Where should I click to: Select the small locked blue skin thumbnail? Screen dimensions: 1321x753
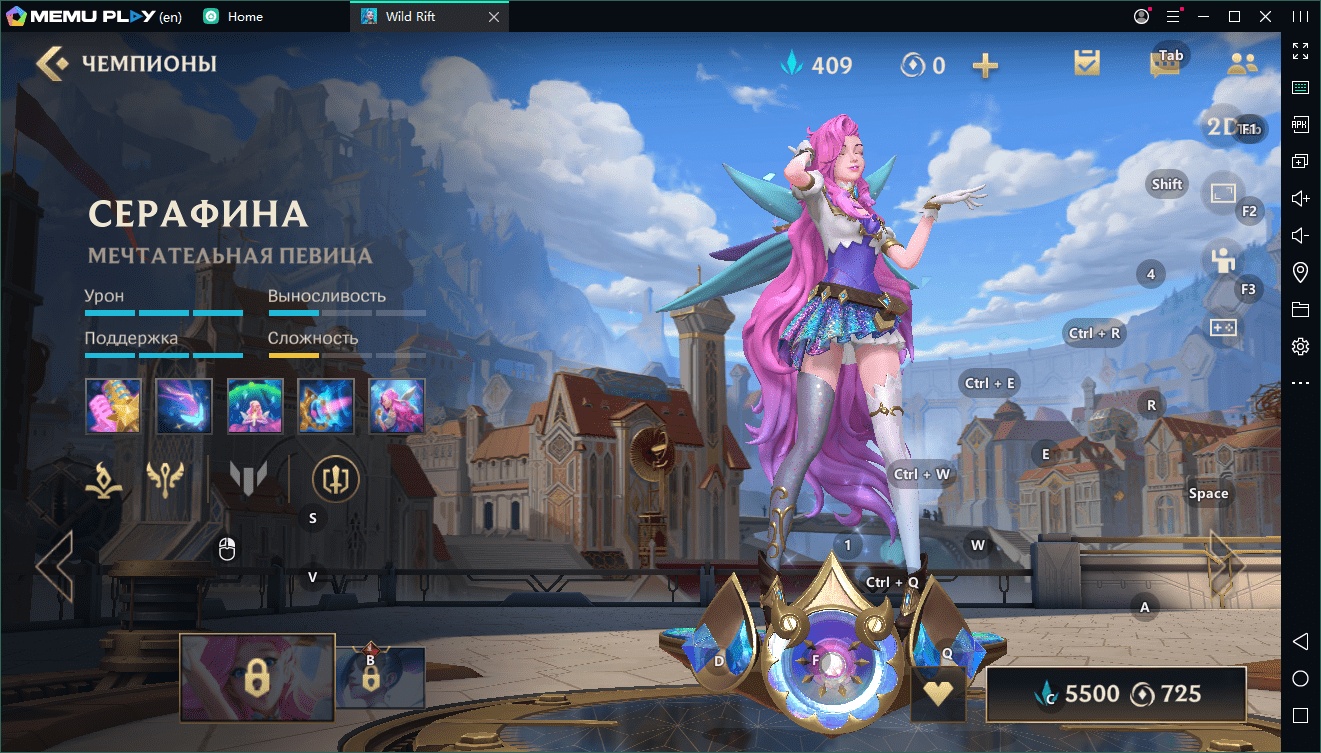380,677
